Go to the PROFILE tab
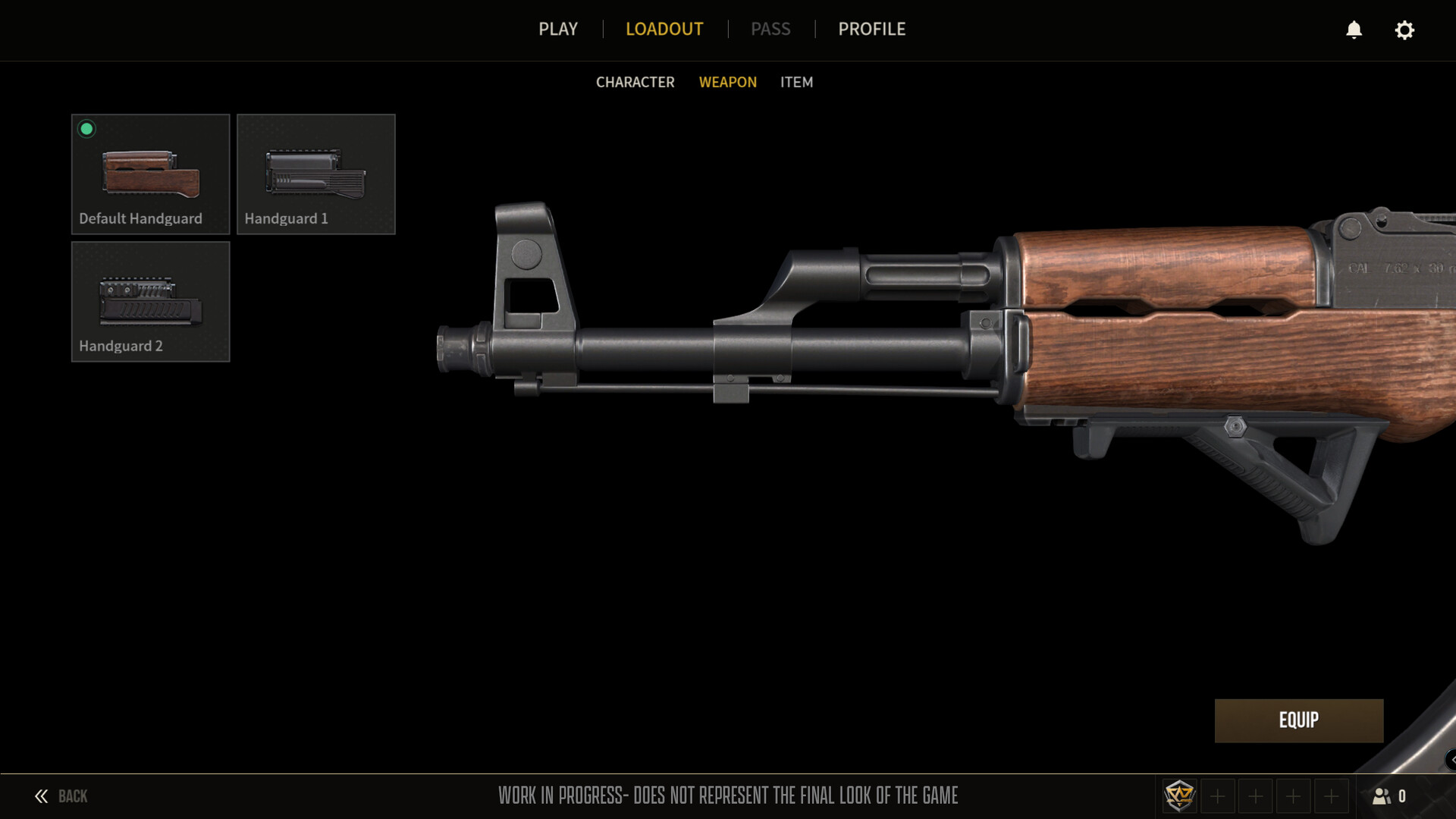The height and width of the screenshot is (819, 1456). coord(871,29)
